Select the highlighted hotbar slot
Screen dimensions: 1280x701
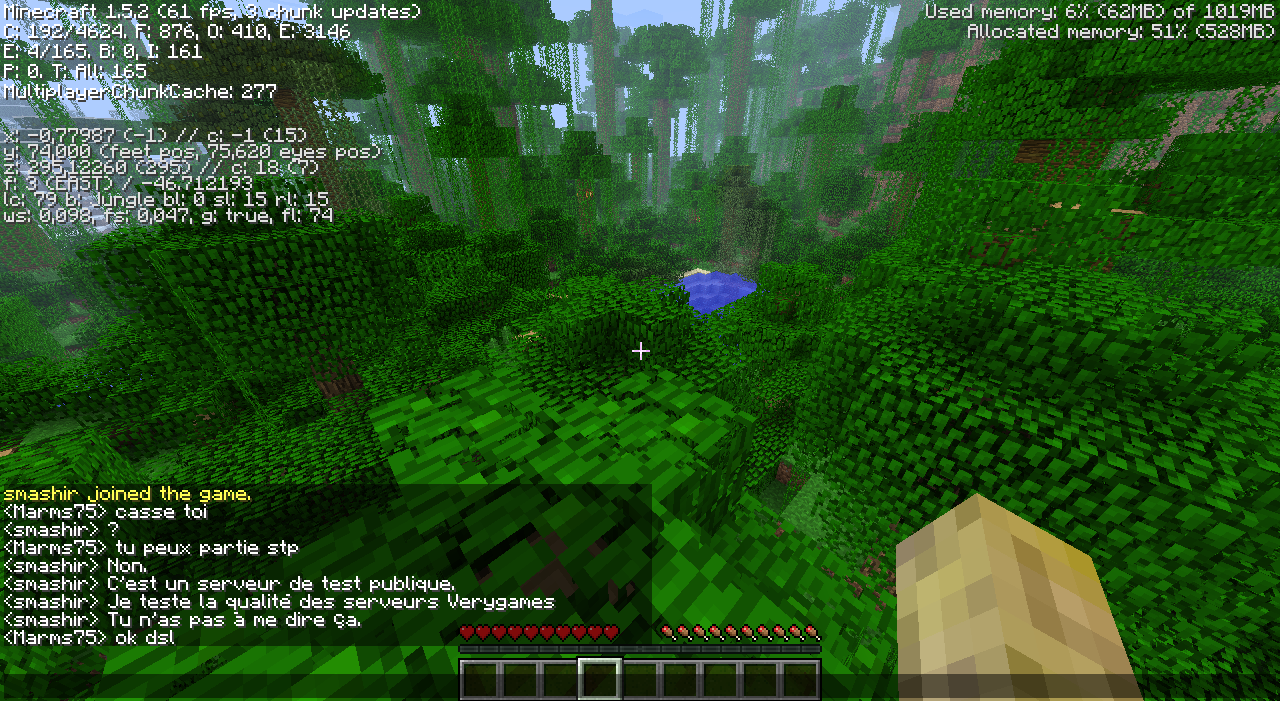[x=600, y=679]
